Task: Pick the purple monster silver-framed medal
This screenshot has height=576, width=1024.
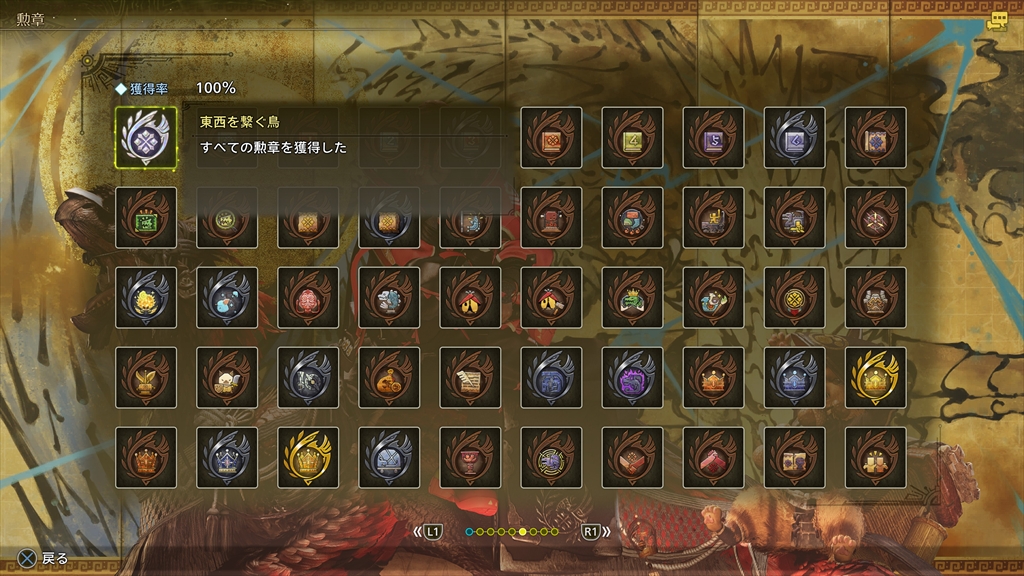Action: (x=632, y=377)
